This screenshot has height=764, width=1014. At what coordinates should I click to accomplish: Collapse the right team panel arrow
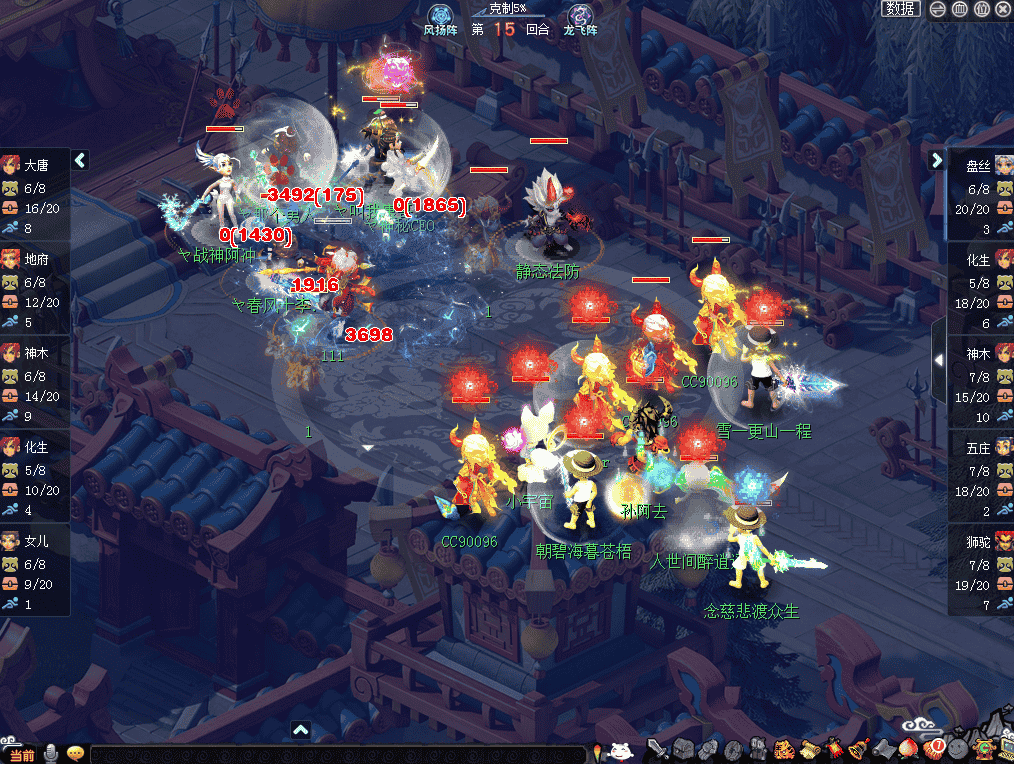click(937, 160)
